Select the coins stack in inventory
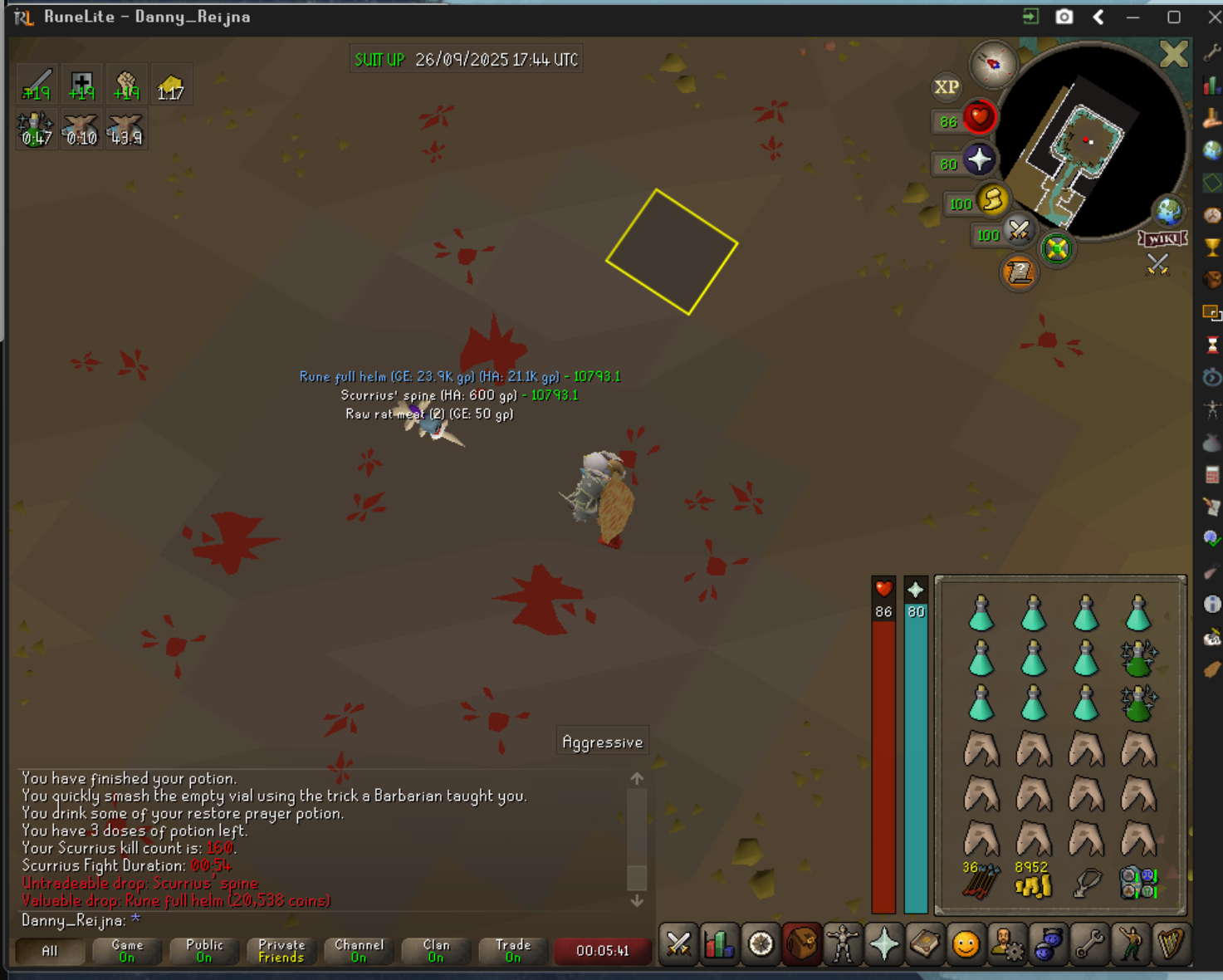Viewport: 1223px width, 980px height. [1033, 882]
